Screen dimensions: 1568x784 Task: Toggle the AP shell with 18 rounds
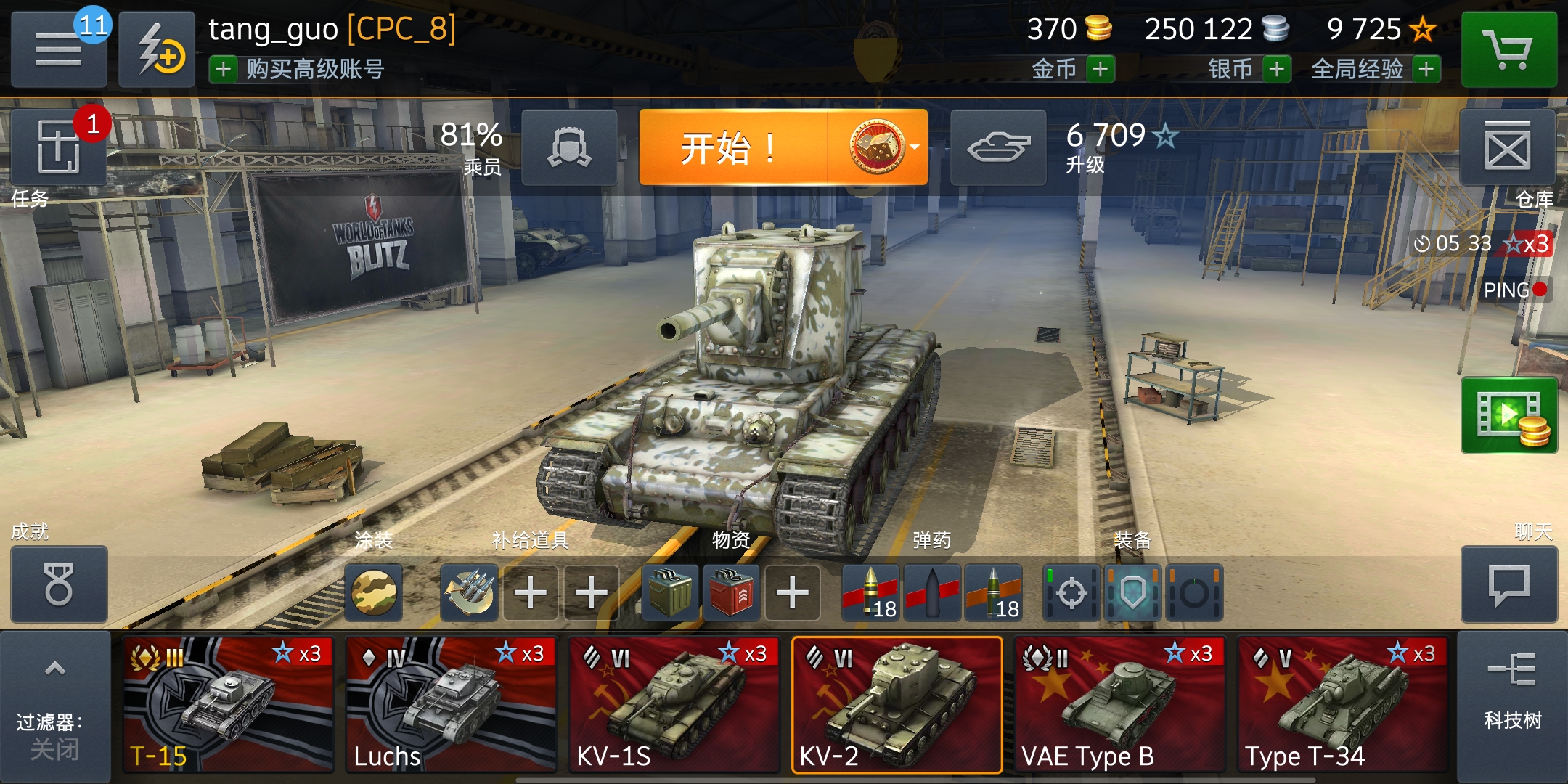(871, 593)
